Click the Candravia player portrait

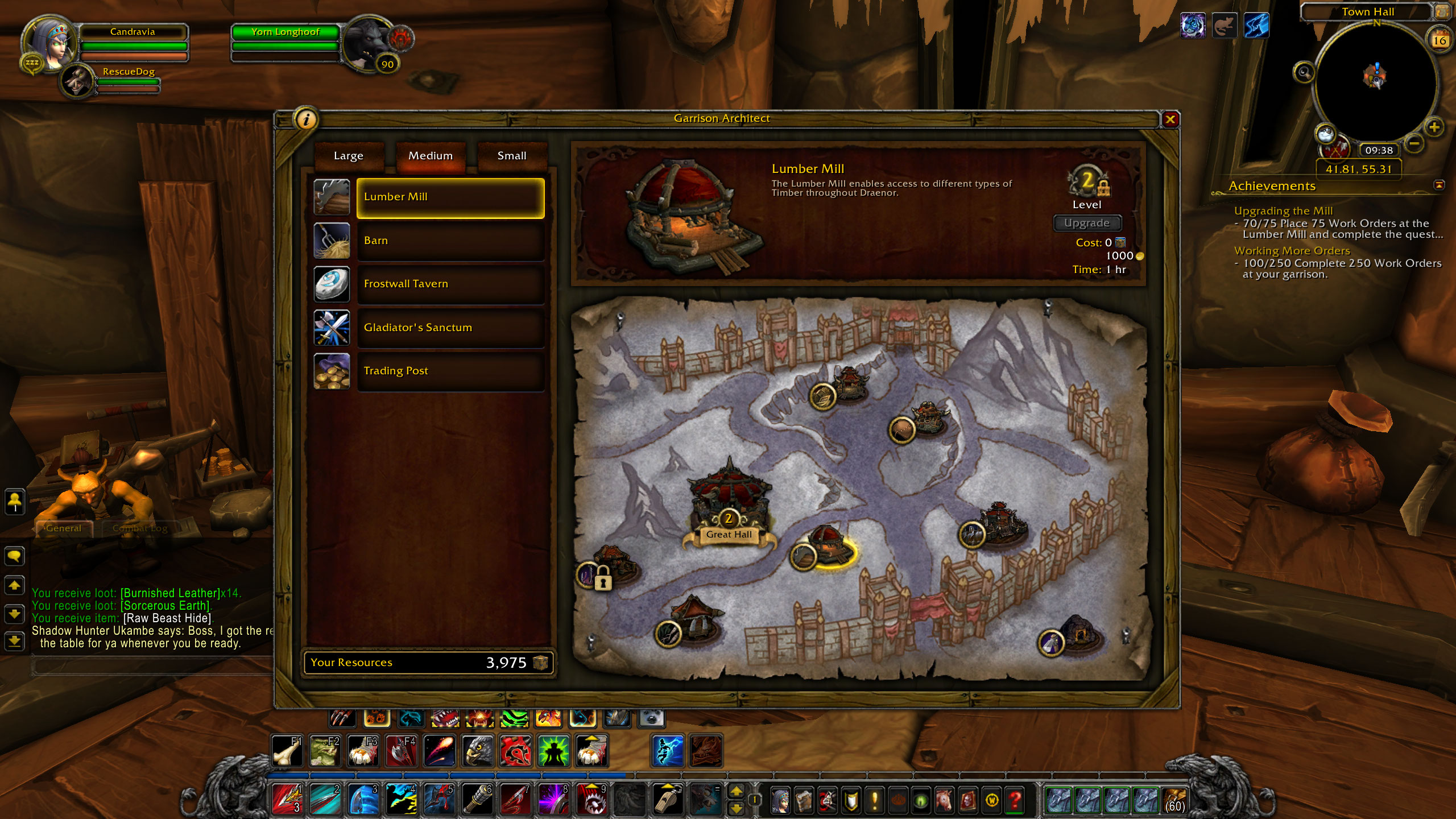point(48,44)
